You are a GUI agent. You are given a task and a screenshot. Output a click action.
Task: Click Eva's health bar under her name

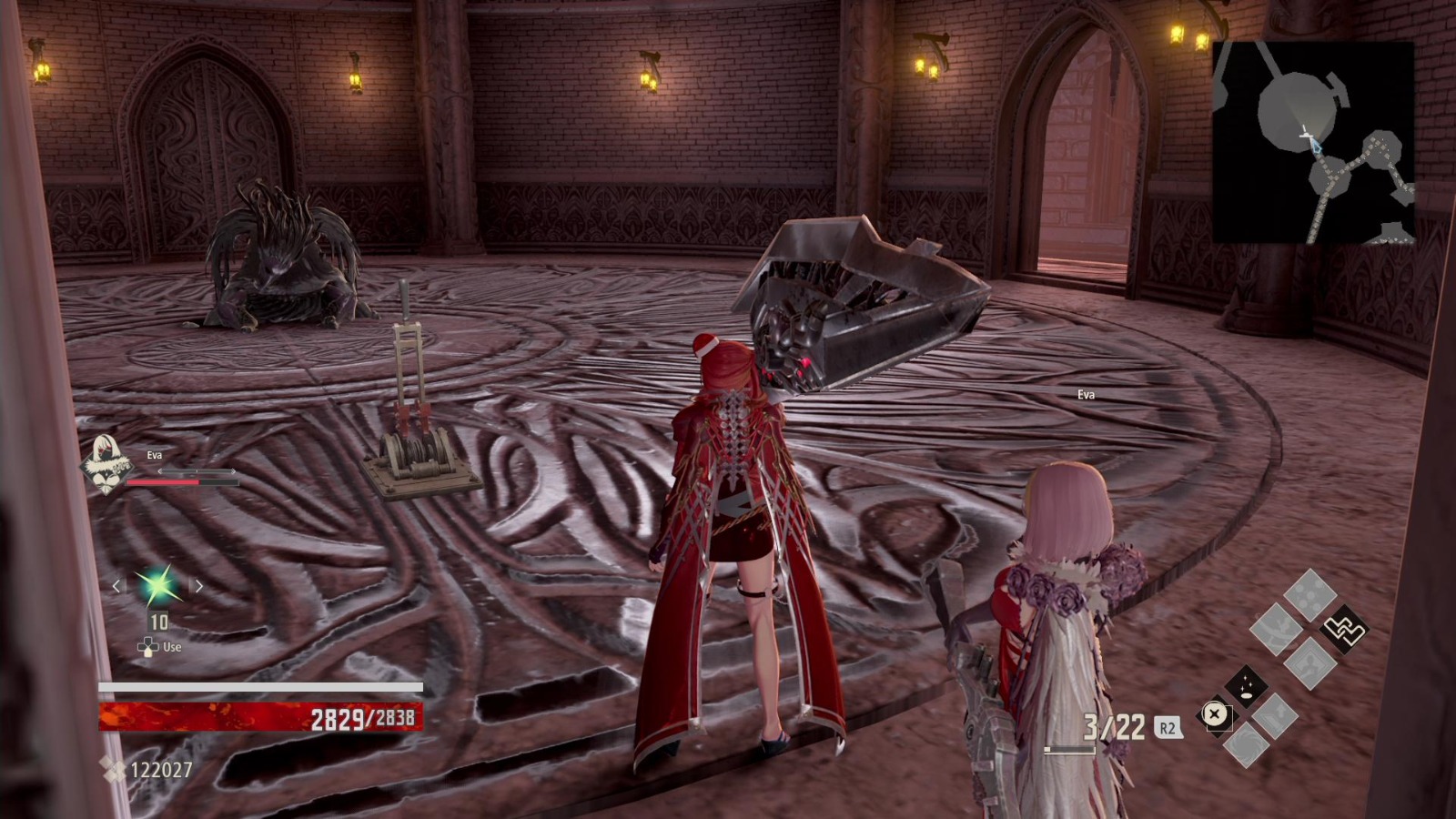[180, 480]
